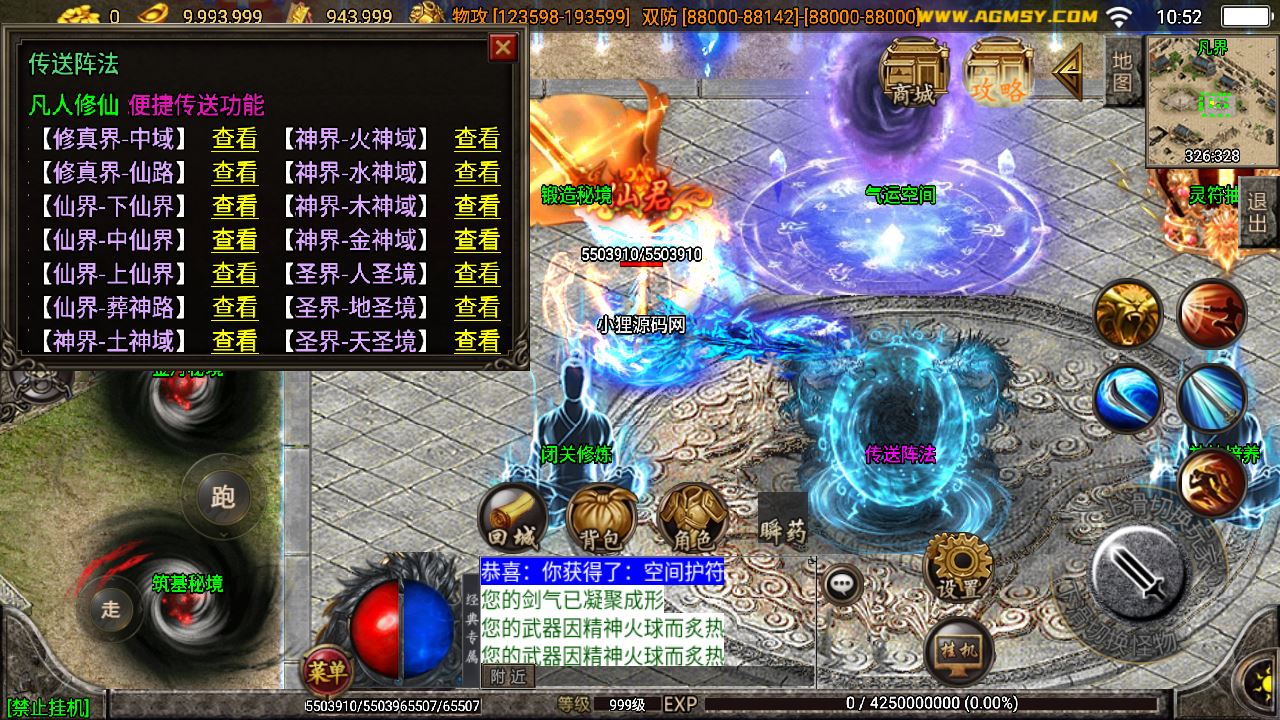Open the 商城 shop
This screenshot has height=720, width=1280.
[x=913, y=72]
